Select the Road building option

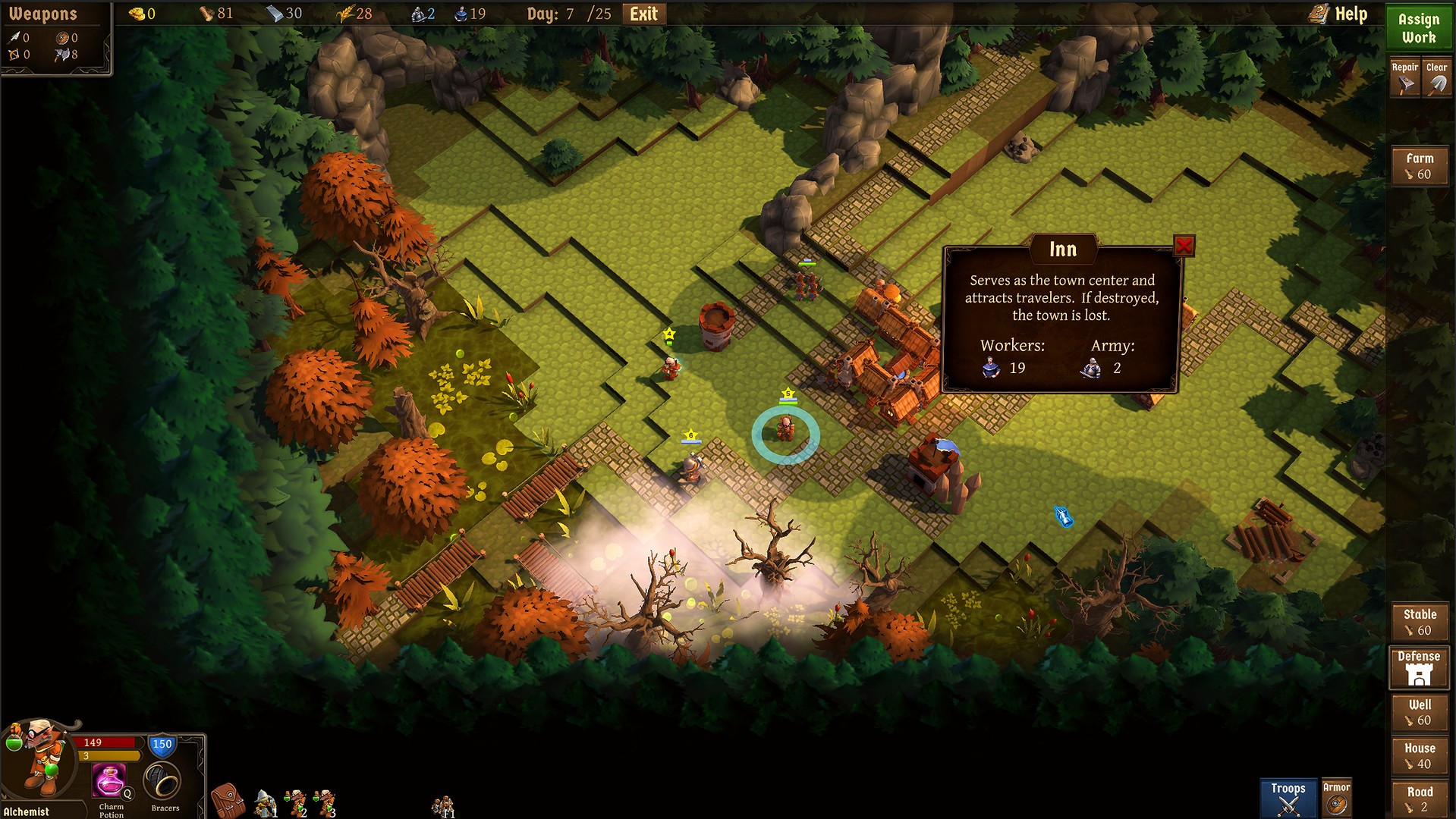click(1419, 799)
